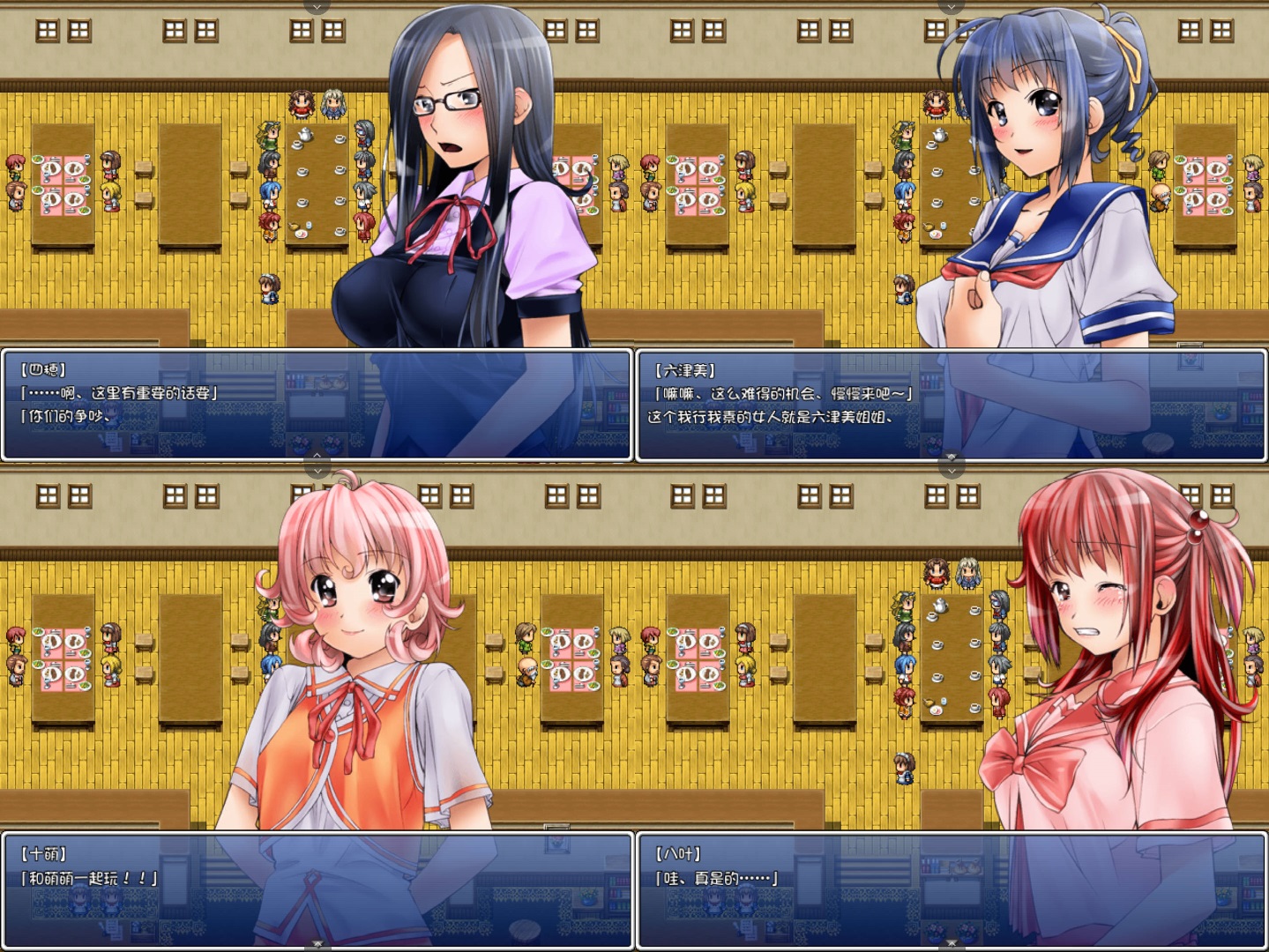Click the roast chicken item on the table
Viewport: 1269px width, 952px height.
(x=295, y=227)
